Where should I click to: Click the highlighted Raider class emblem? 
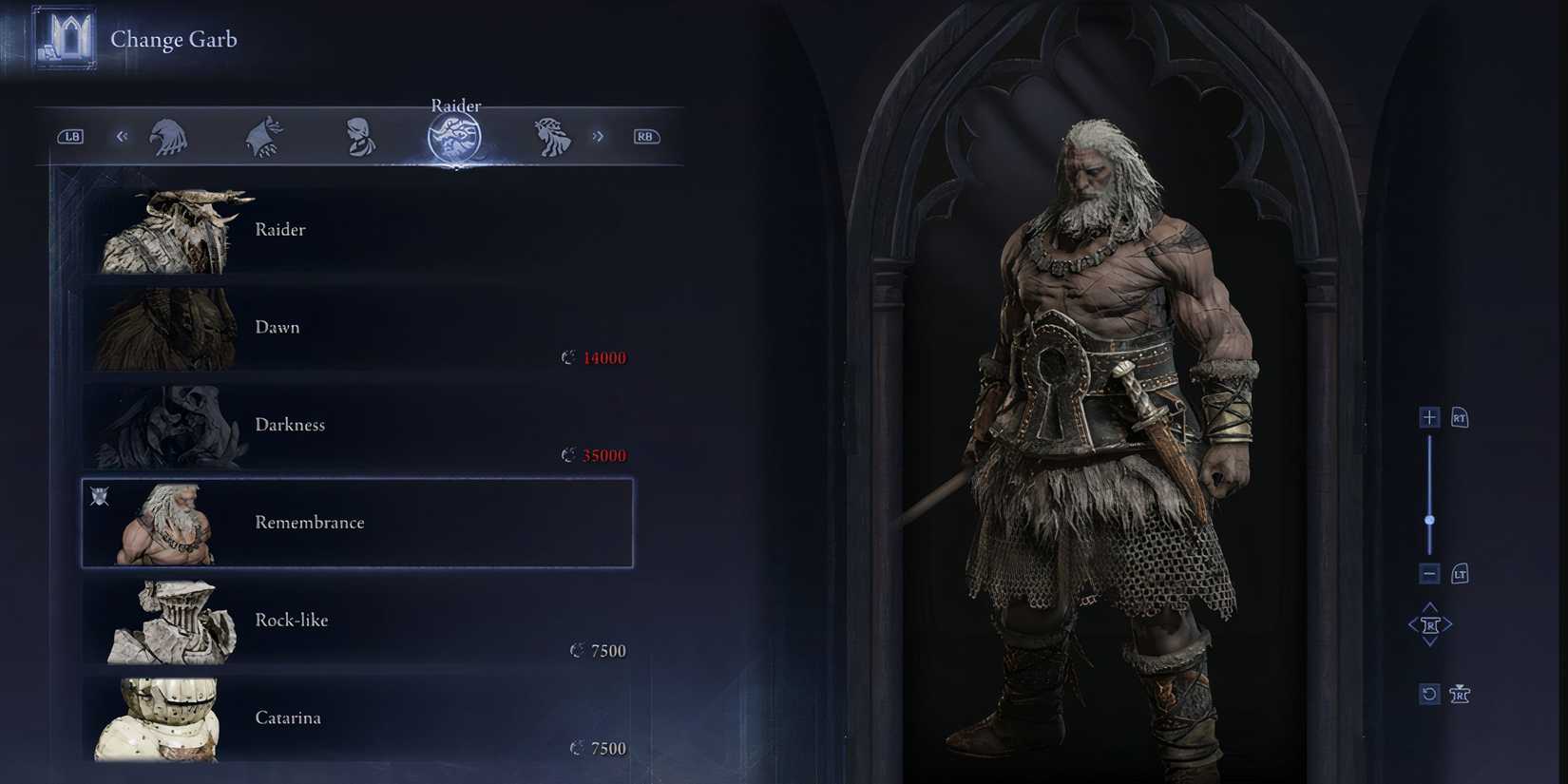pos(455,137)
